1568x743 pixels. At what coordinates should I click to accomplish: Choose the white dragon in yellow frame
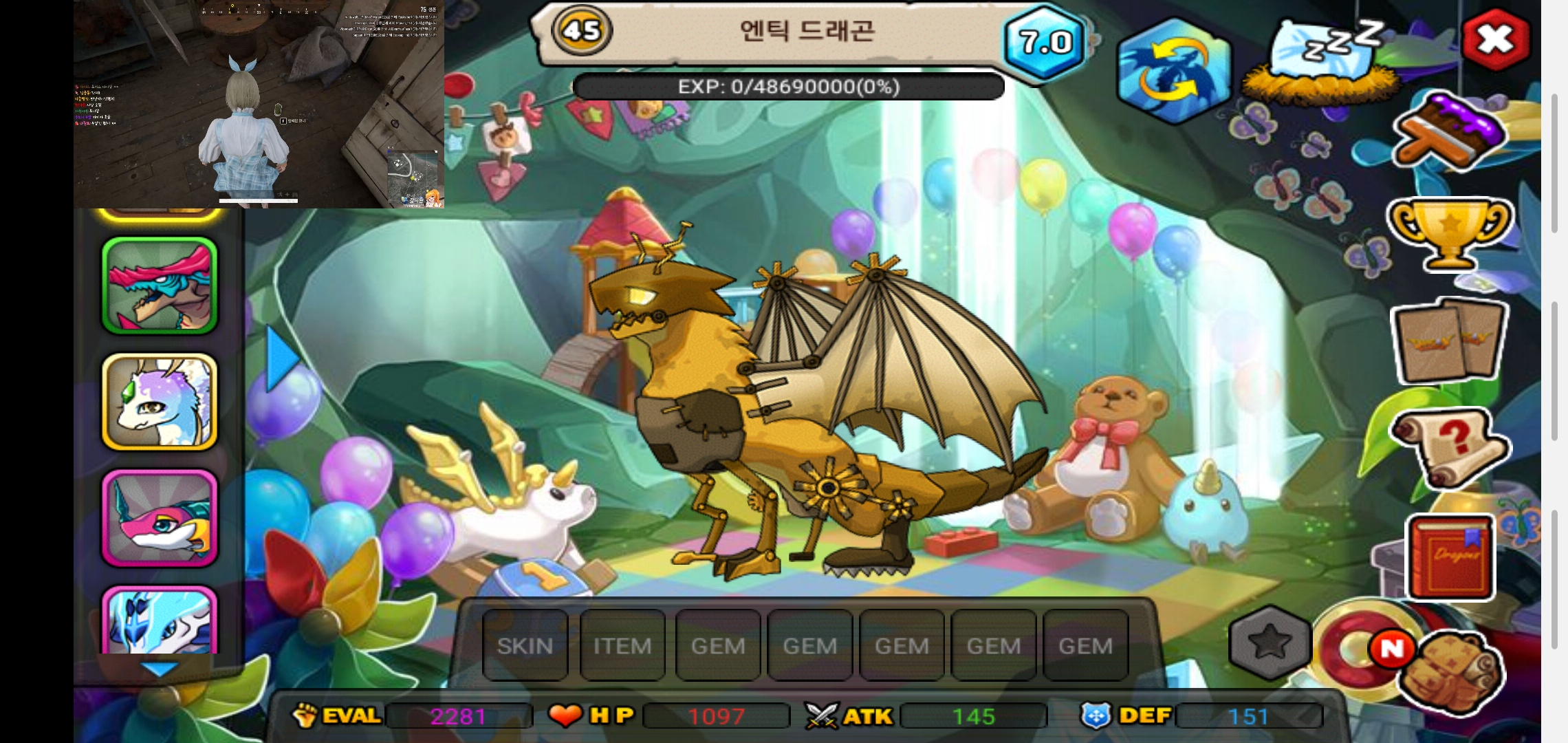pyautogui.click(x=160, y=402)
